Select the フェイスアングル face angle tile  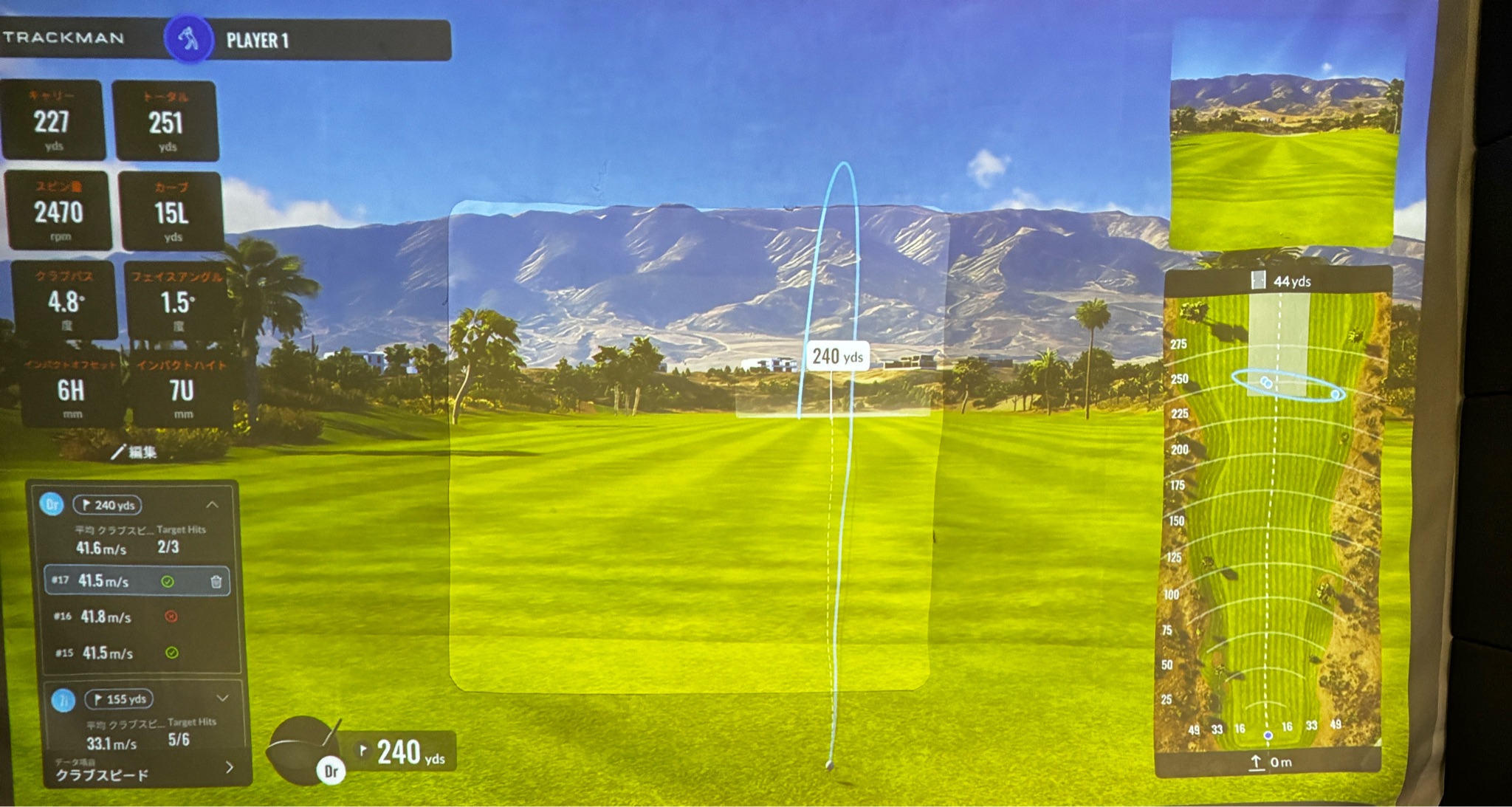coord(177,301)
